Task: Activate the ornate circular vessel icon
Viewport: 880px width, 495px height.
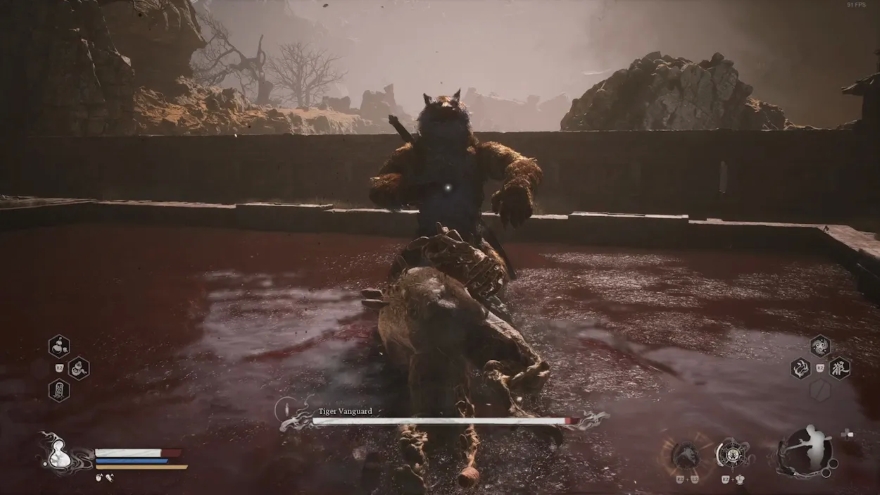Action: (733, 454)
